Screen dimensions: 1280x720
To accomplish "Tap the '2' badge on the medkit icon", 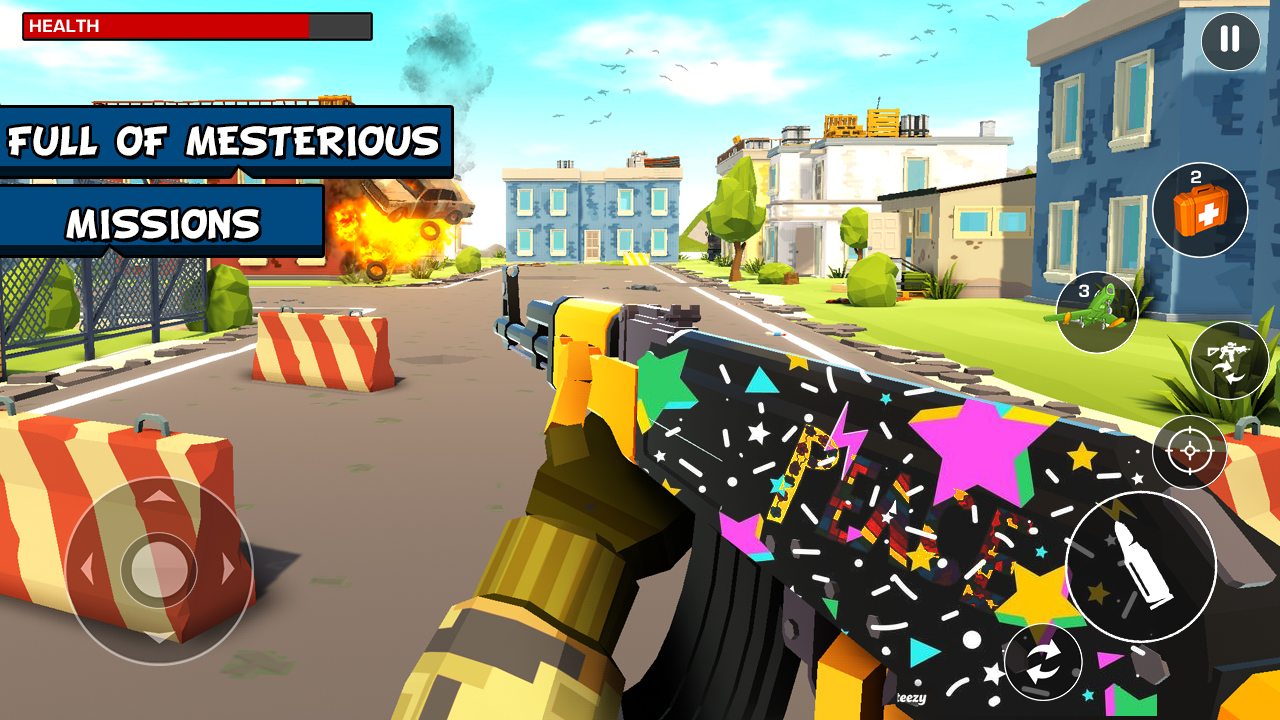I will click(x=1194, y=176).
